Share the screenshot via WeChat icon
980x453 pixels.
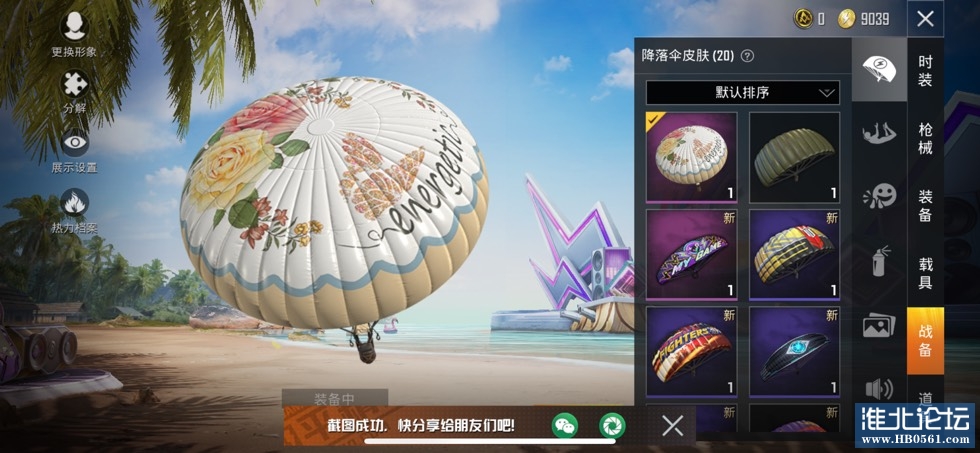(566, 426)
